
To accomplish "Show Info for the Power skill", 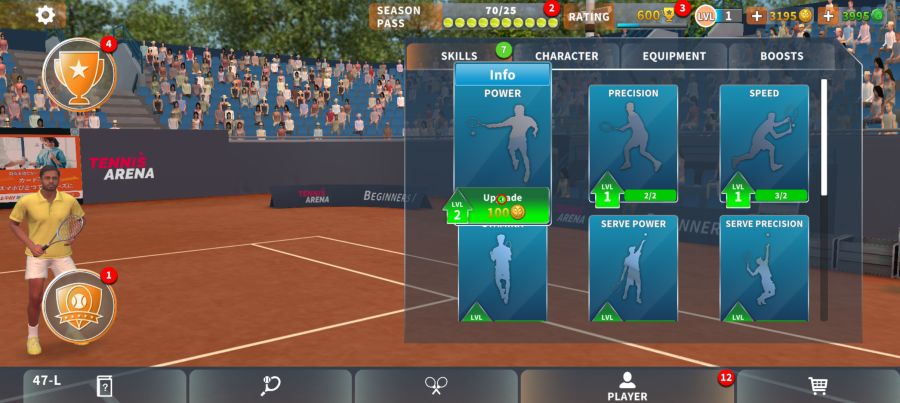I will tap(502, 75).
